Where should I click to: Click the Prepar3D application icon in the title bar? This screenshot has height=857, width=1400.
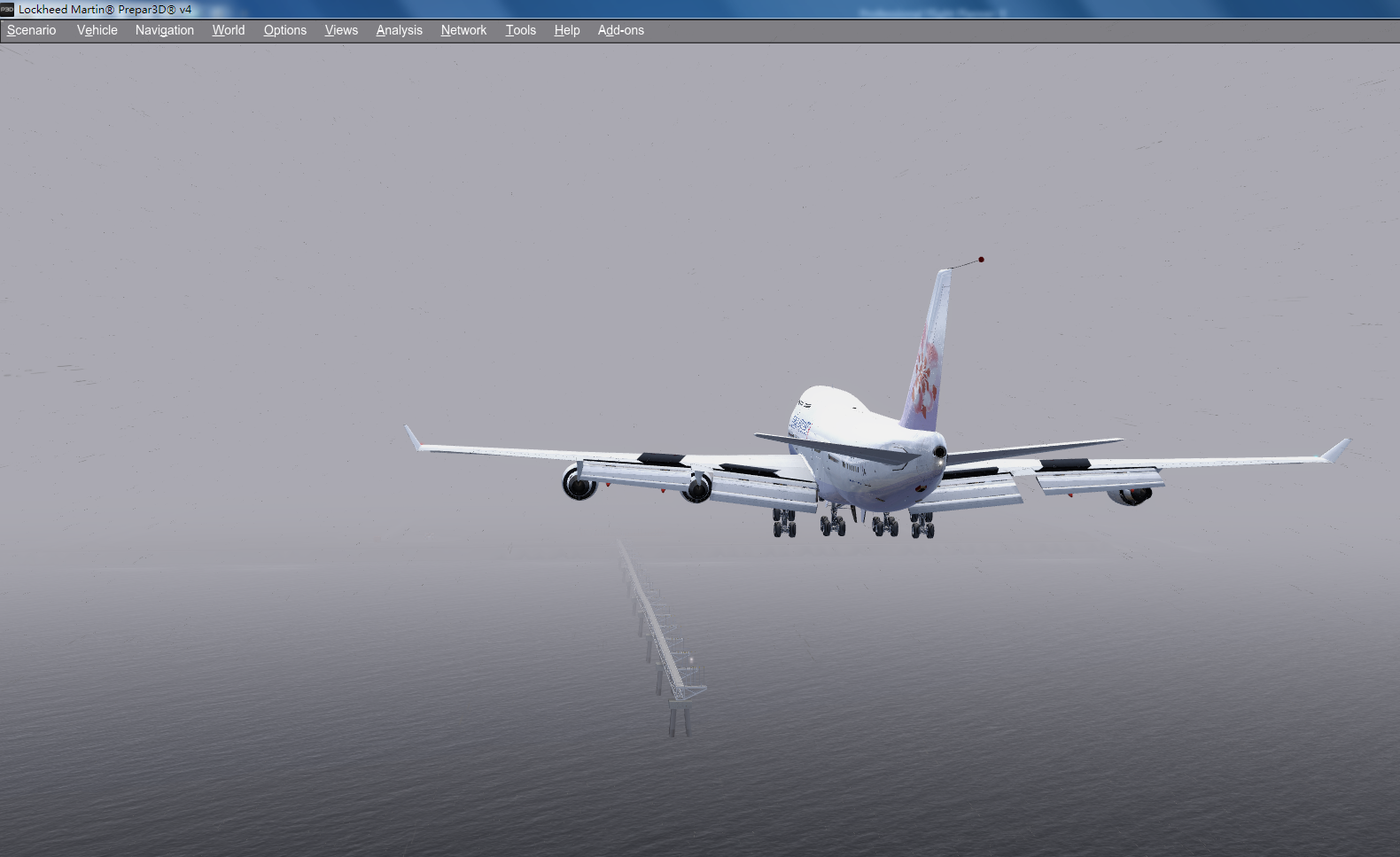(x=8, y=10)
